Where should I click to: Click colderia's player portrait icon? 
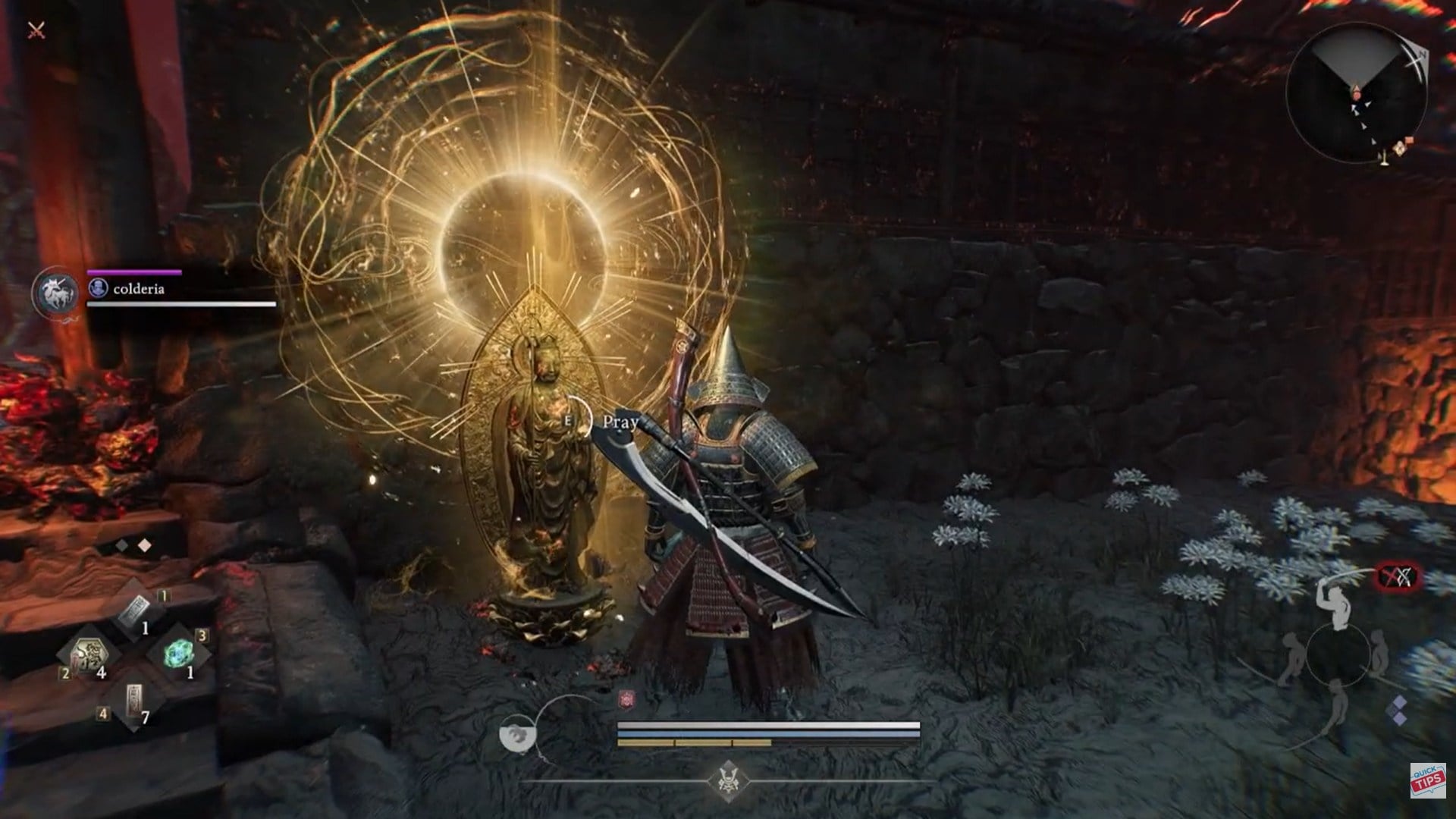click(99, 288)
